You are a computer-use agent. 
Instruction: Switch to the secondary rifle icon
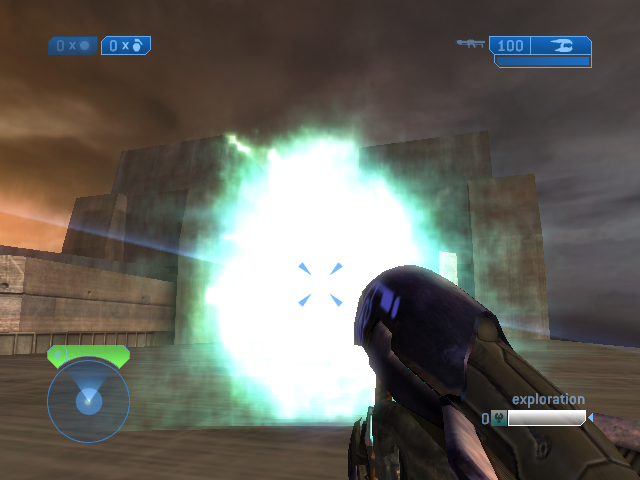tap(470, 44)
